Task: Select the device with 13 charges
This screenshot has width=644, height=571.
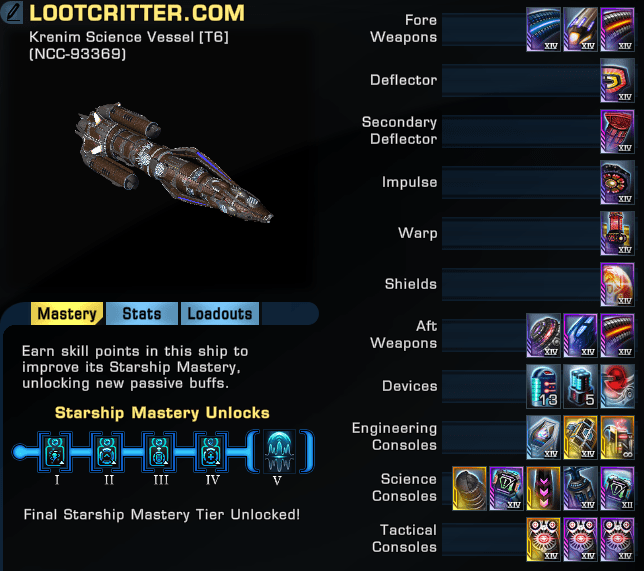Action: pos(544,386)
